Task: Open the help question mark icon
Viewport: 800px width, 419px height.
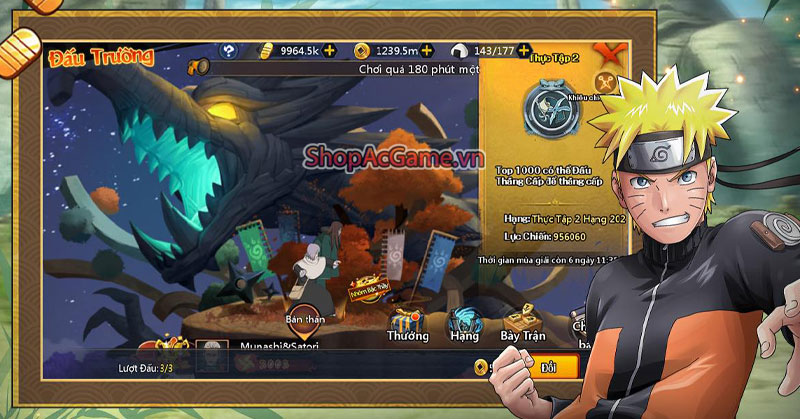Action: click(230, 50)
